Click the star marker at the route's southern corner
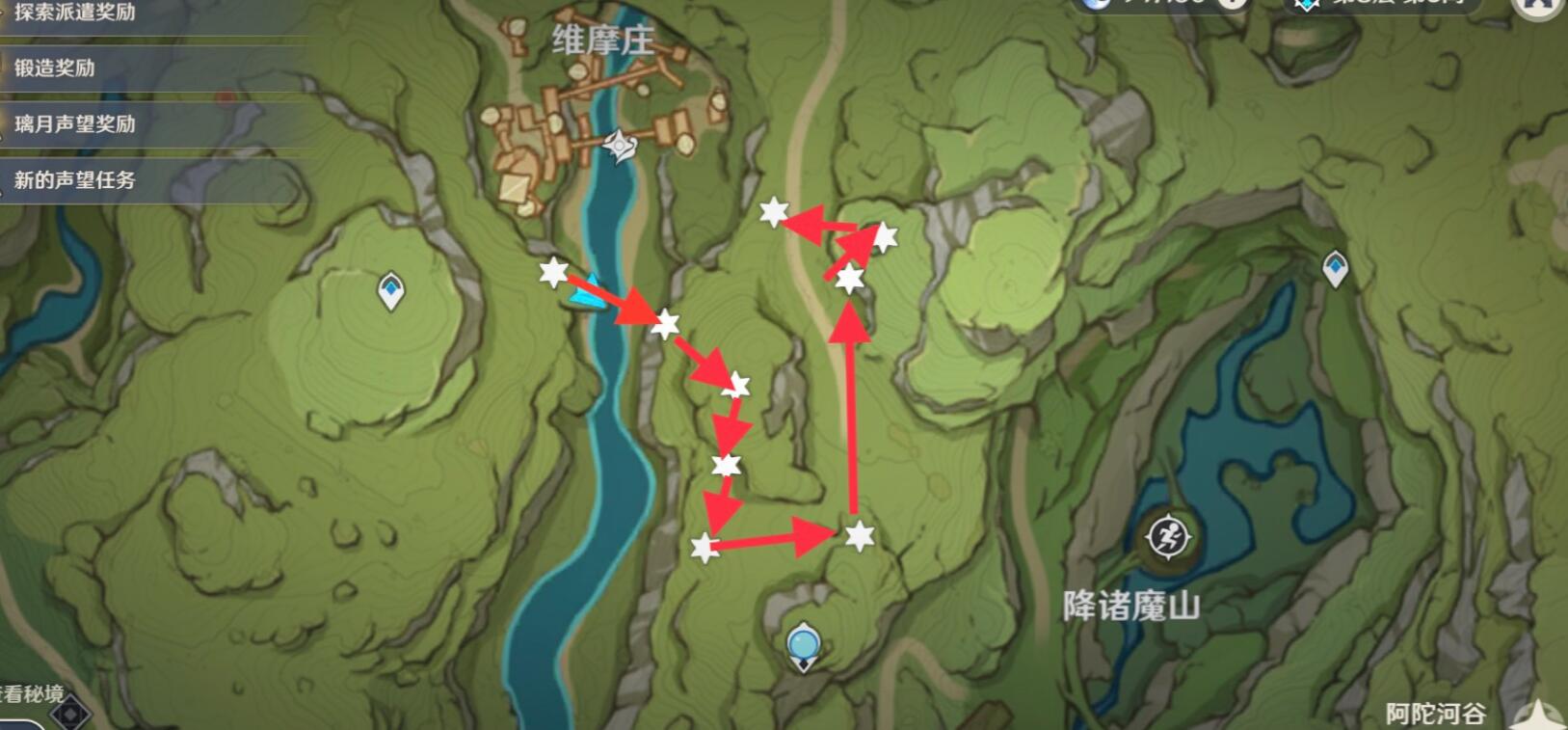This screenshot has width=1568, height=730. coord(704,548)
